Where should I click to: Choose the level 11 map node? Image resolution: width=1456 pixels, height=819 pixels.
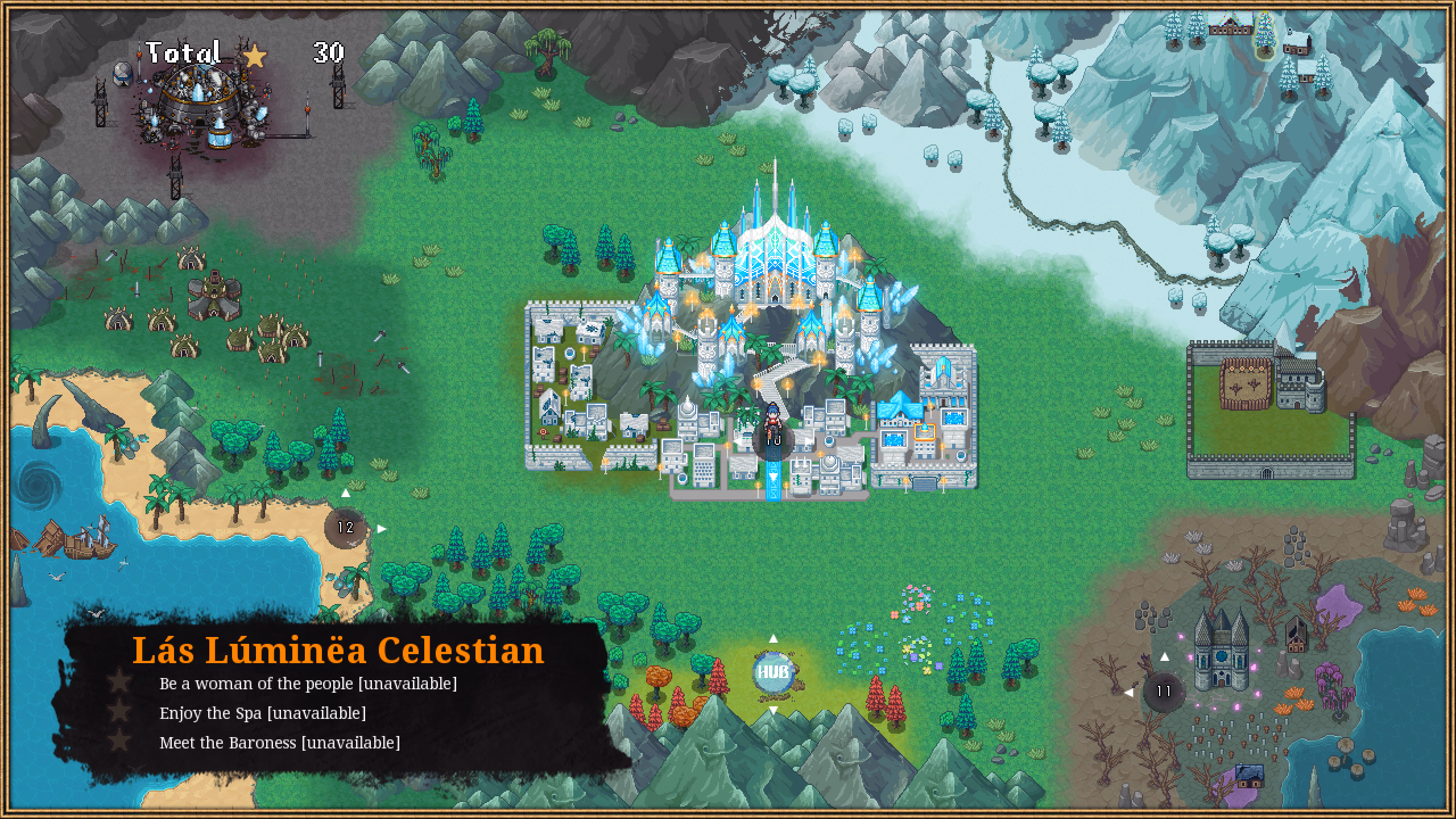click(x=1164, y=692)
